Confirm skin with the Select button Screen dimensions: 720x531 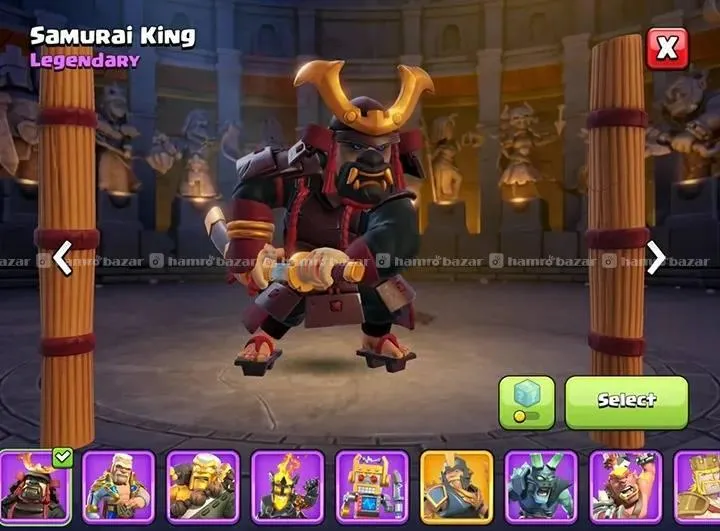tap(626, 402)
